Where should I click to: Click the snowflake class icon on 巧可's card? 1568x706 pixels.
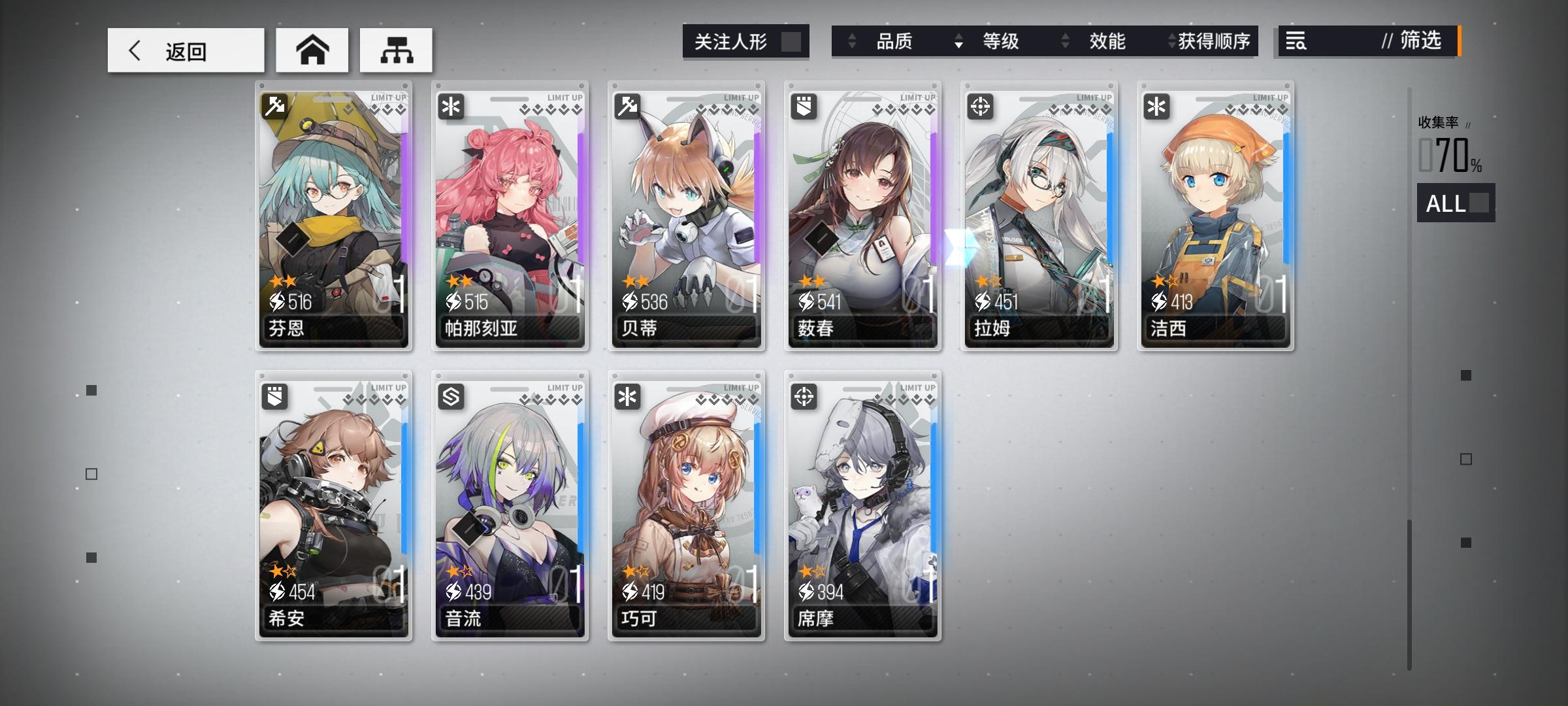point(628,397)
